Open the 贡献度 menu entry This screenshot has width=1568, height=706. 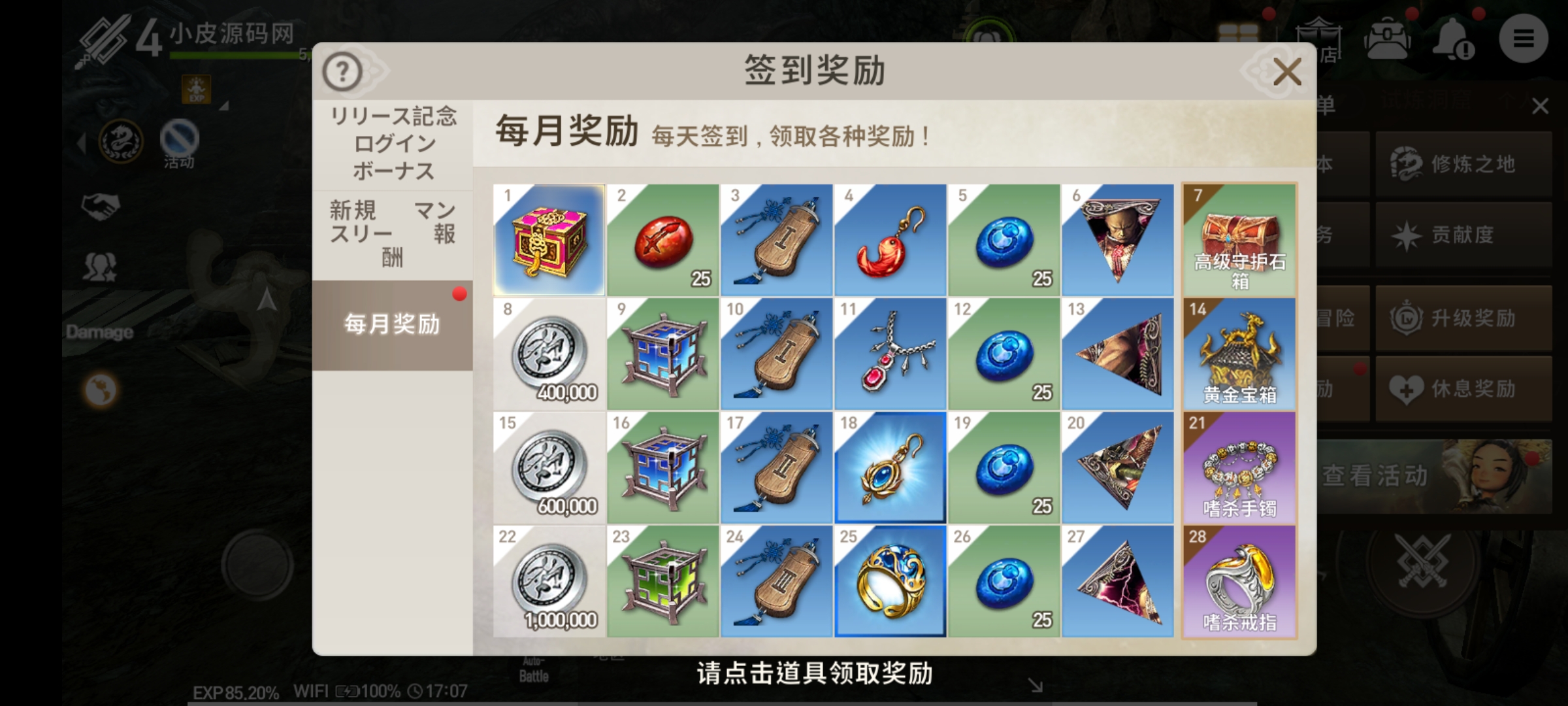1463,234
